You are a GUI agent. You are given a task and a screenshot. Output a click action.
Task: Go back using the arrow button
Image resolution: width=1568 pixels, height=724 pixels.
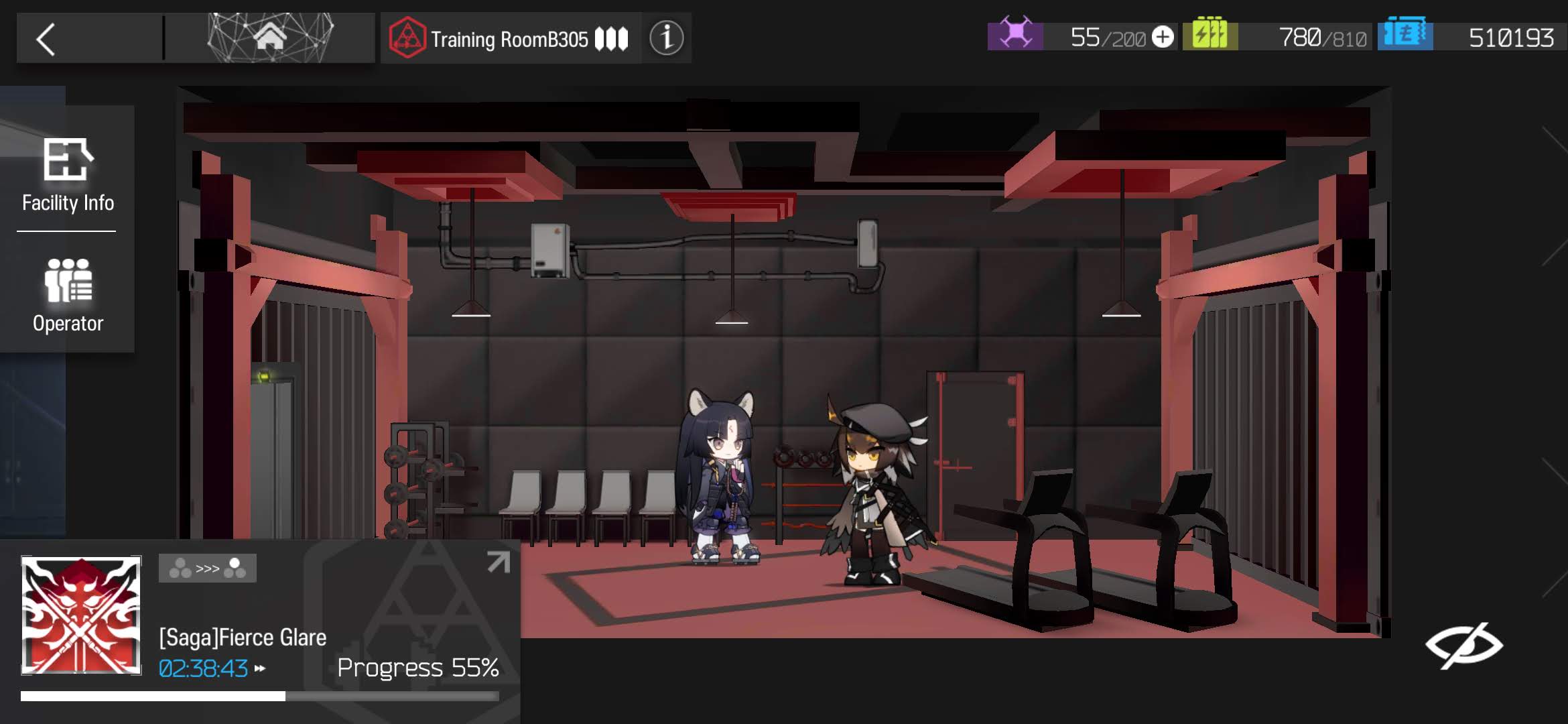[x=46, y=40]
